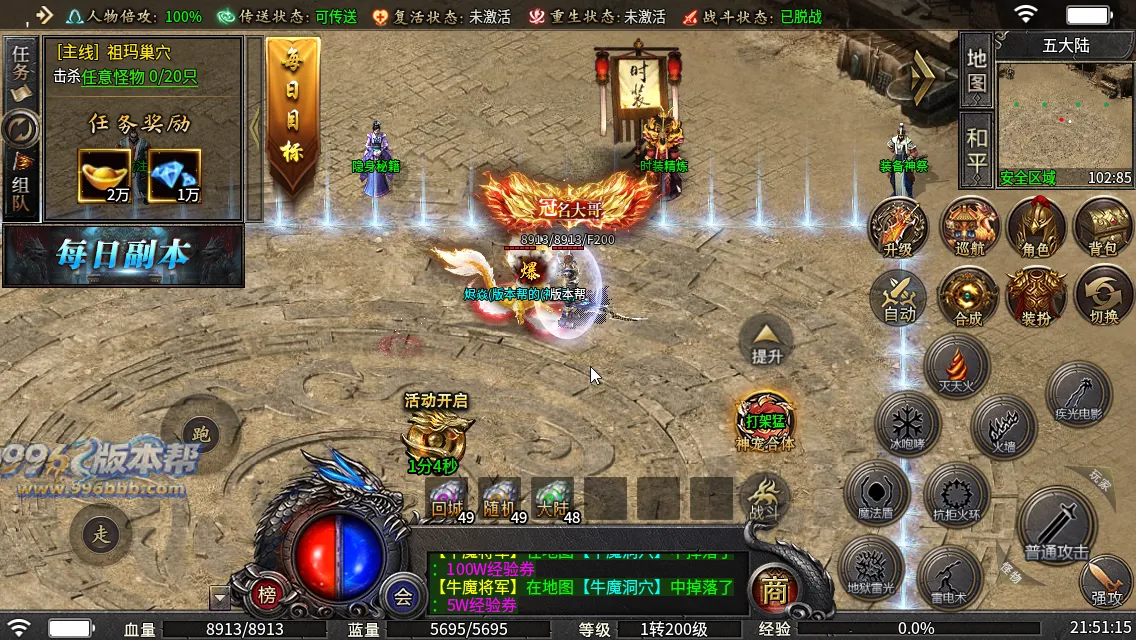Toggle 自动 auto-combat
1136x640 pixels.
(x=898, y=297)
